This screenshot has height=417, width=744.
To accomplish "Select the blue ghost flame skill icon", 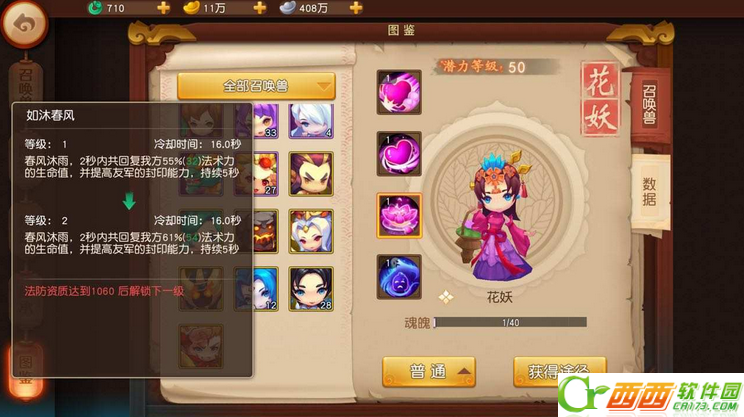I will tap(398, 277).
